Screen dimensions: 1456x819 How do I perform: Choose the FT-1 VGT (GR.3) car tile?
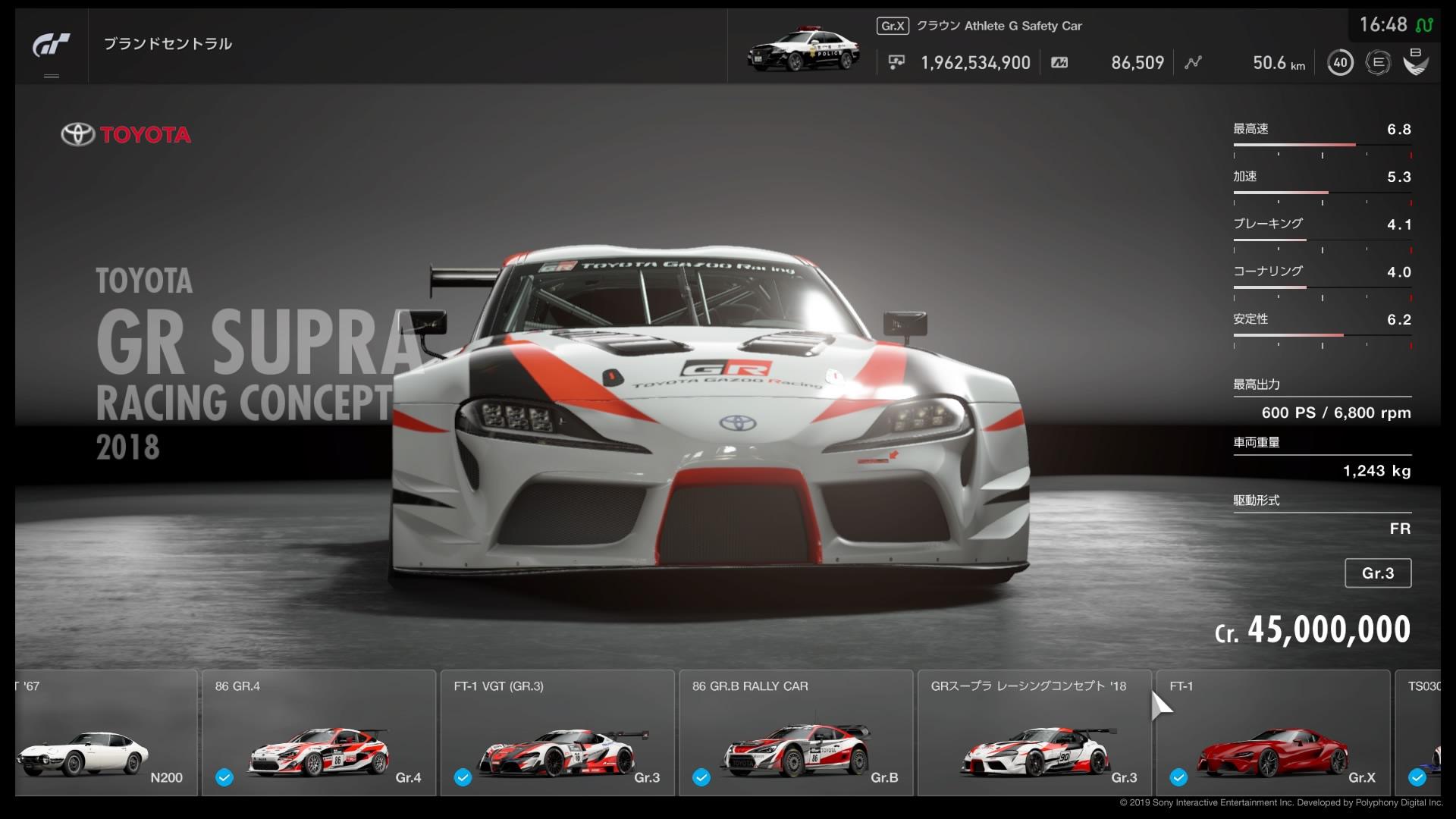[x=557, y=733]
